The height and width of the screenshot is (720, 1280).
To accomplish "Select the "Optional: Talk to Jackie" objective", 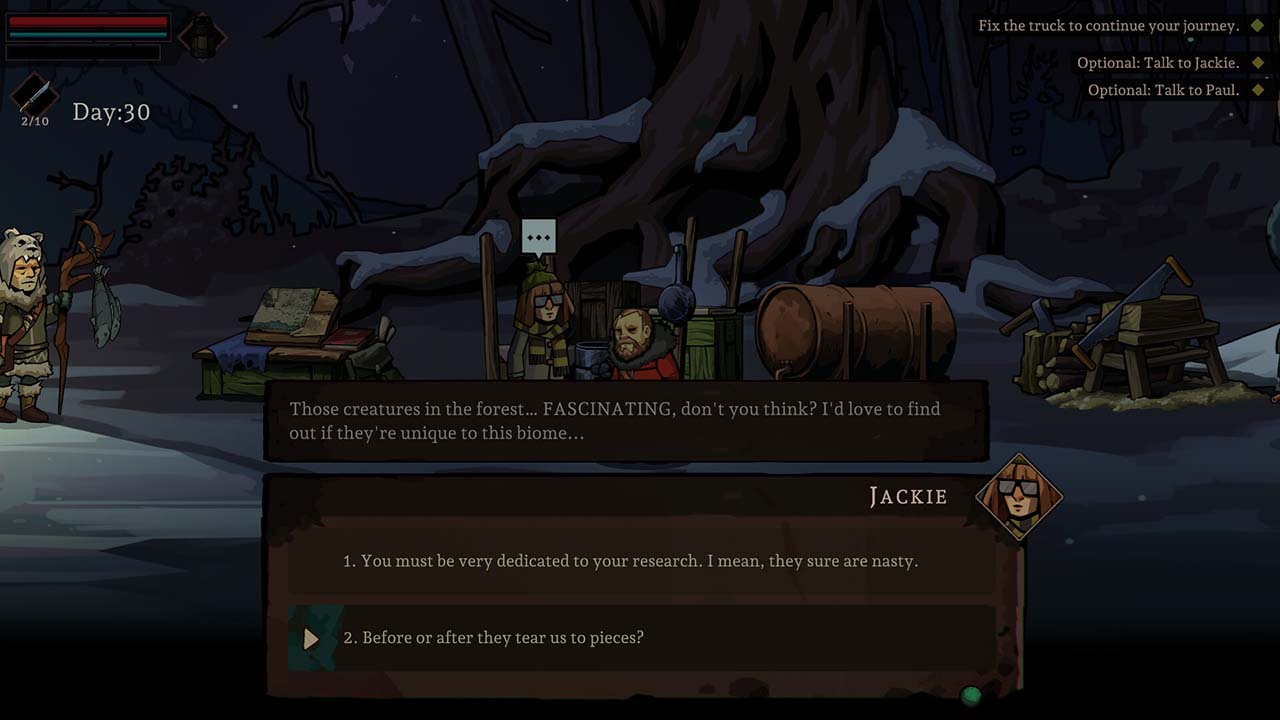I will coord(1157,63).
